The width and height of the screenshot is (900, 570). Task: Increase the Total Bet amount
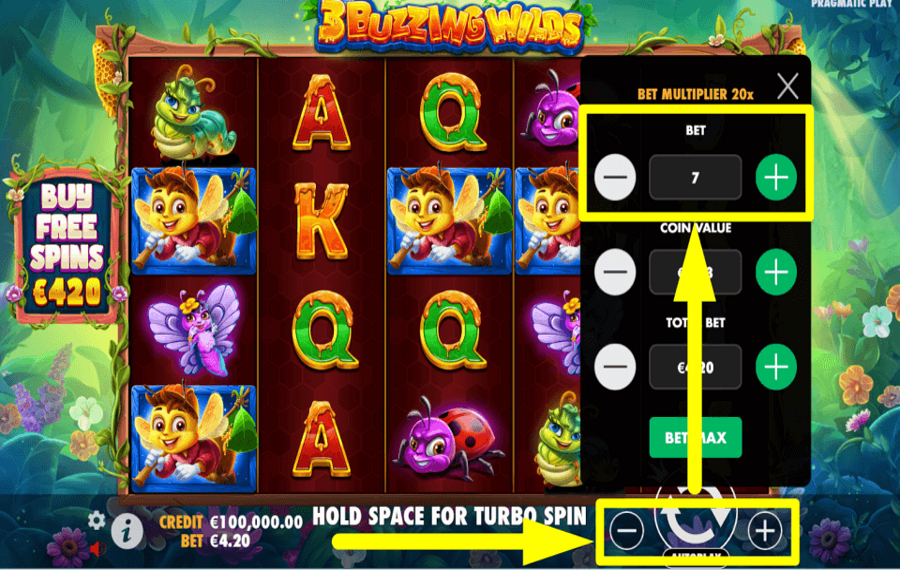pos(776,366)
